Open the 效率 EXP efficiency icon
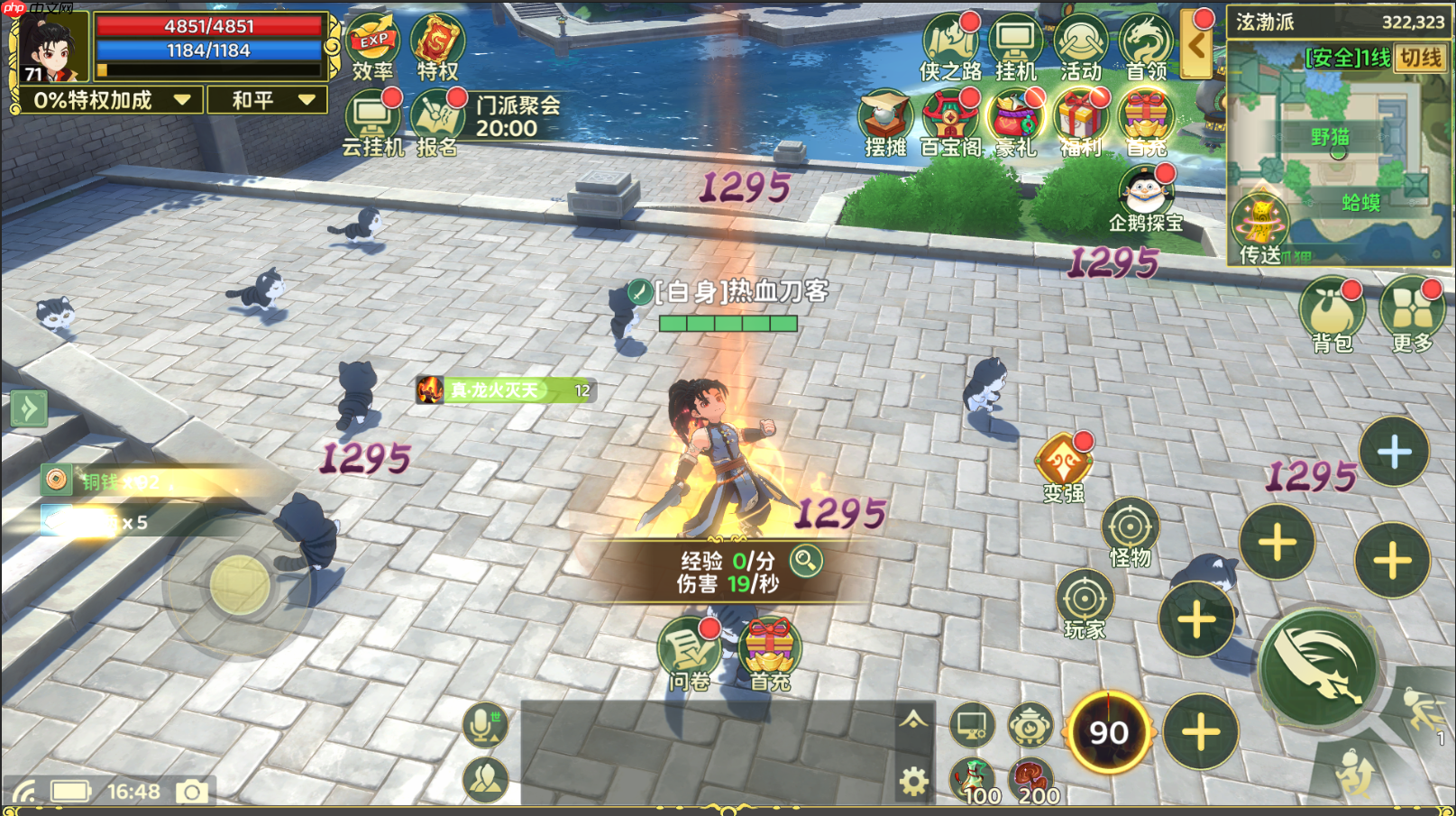 point(372,45)
